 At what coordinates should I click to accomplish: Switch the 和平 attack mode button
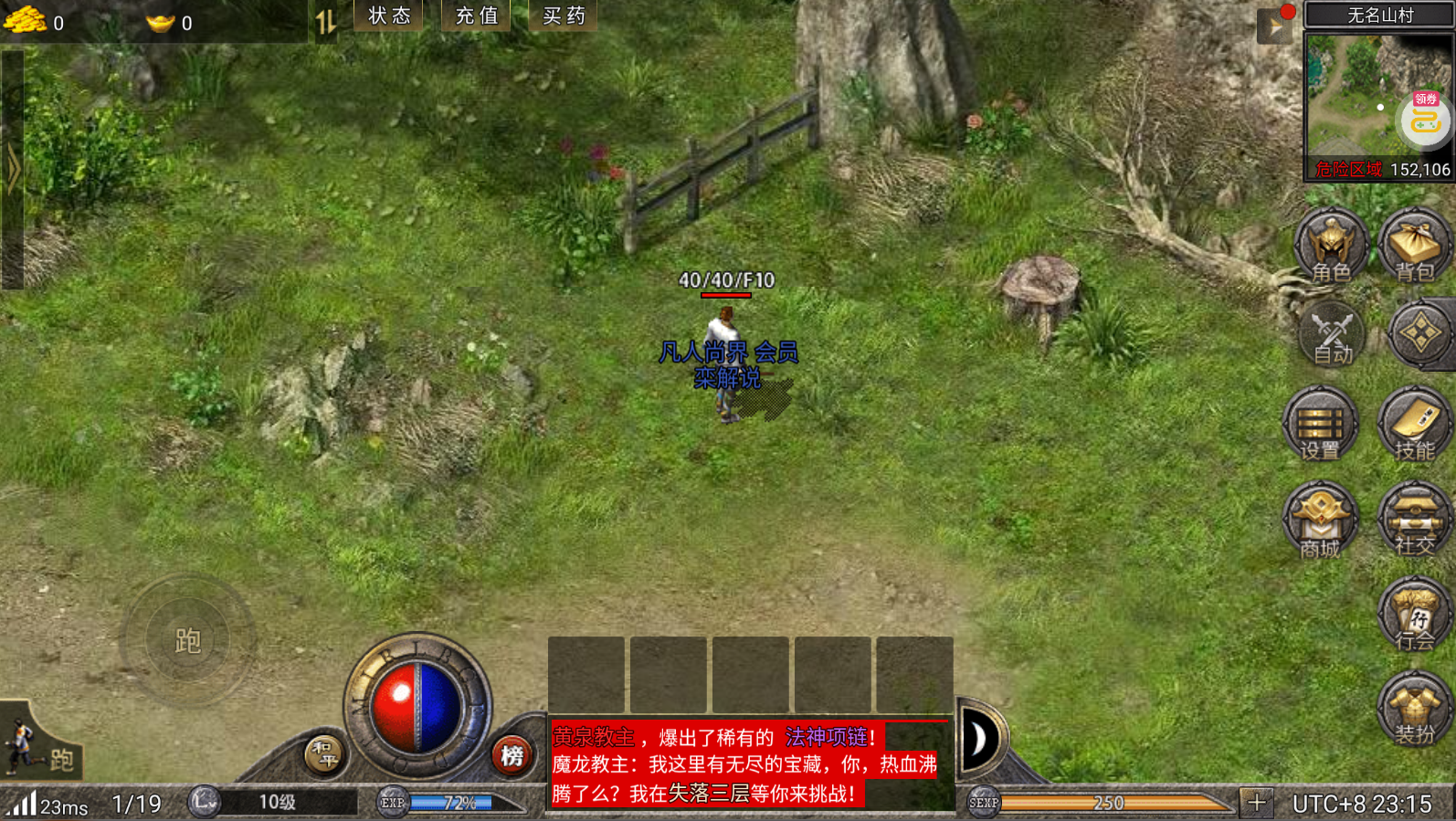324,754
